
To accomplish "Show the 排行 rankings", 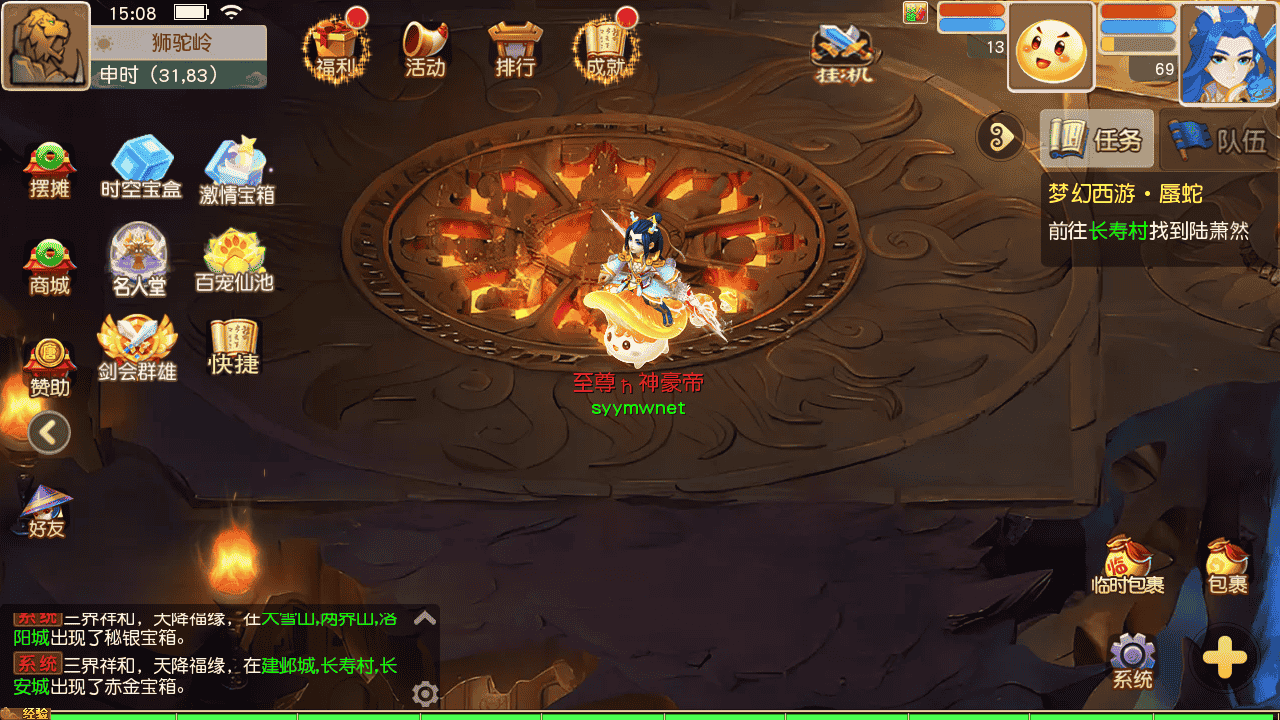I will (515, 48).
